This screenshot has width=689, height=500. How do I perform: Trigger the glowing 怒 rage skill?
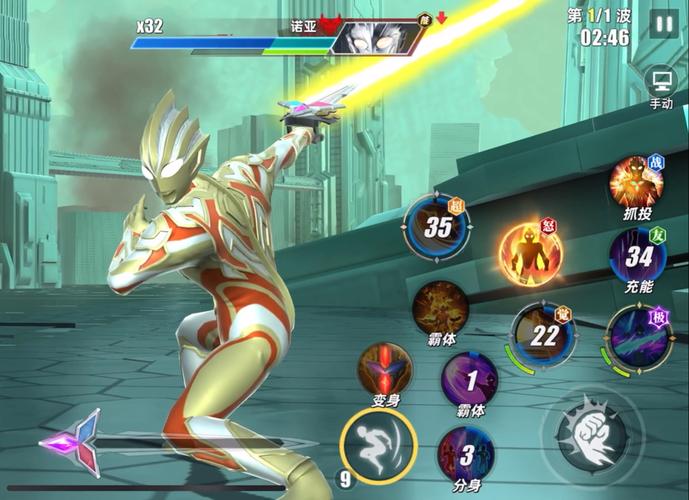pos(529,253)
